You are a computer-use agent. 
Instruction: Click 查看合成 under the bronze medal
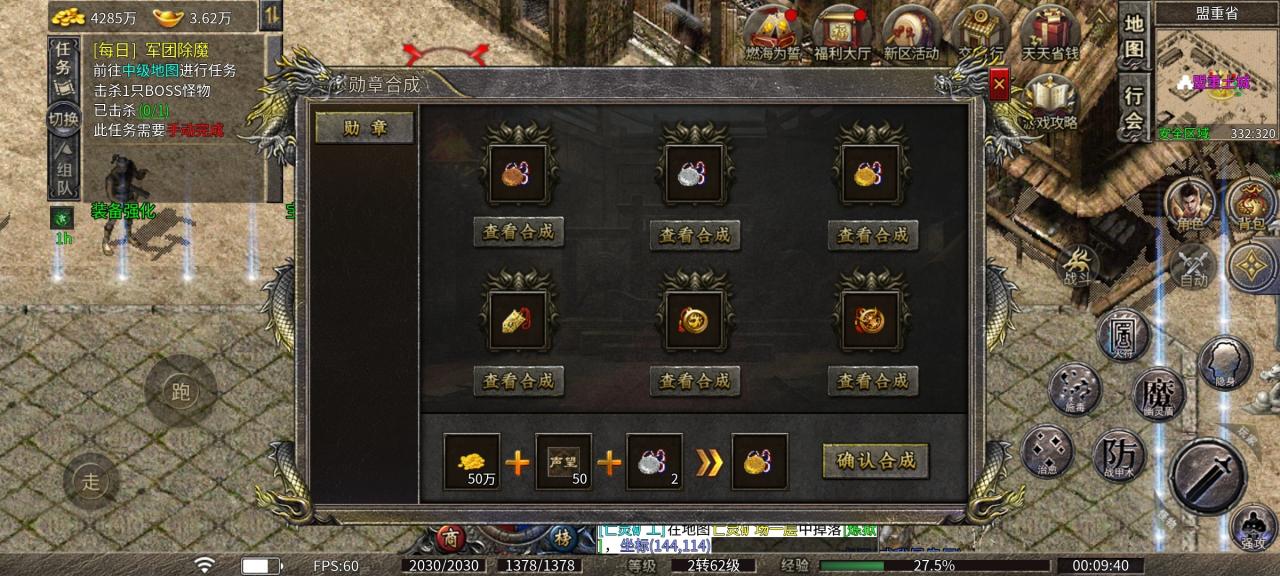click(518, 233)
